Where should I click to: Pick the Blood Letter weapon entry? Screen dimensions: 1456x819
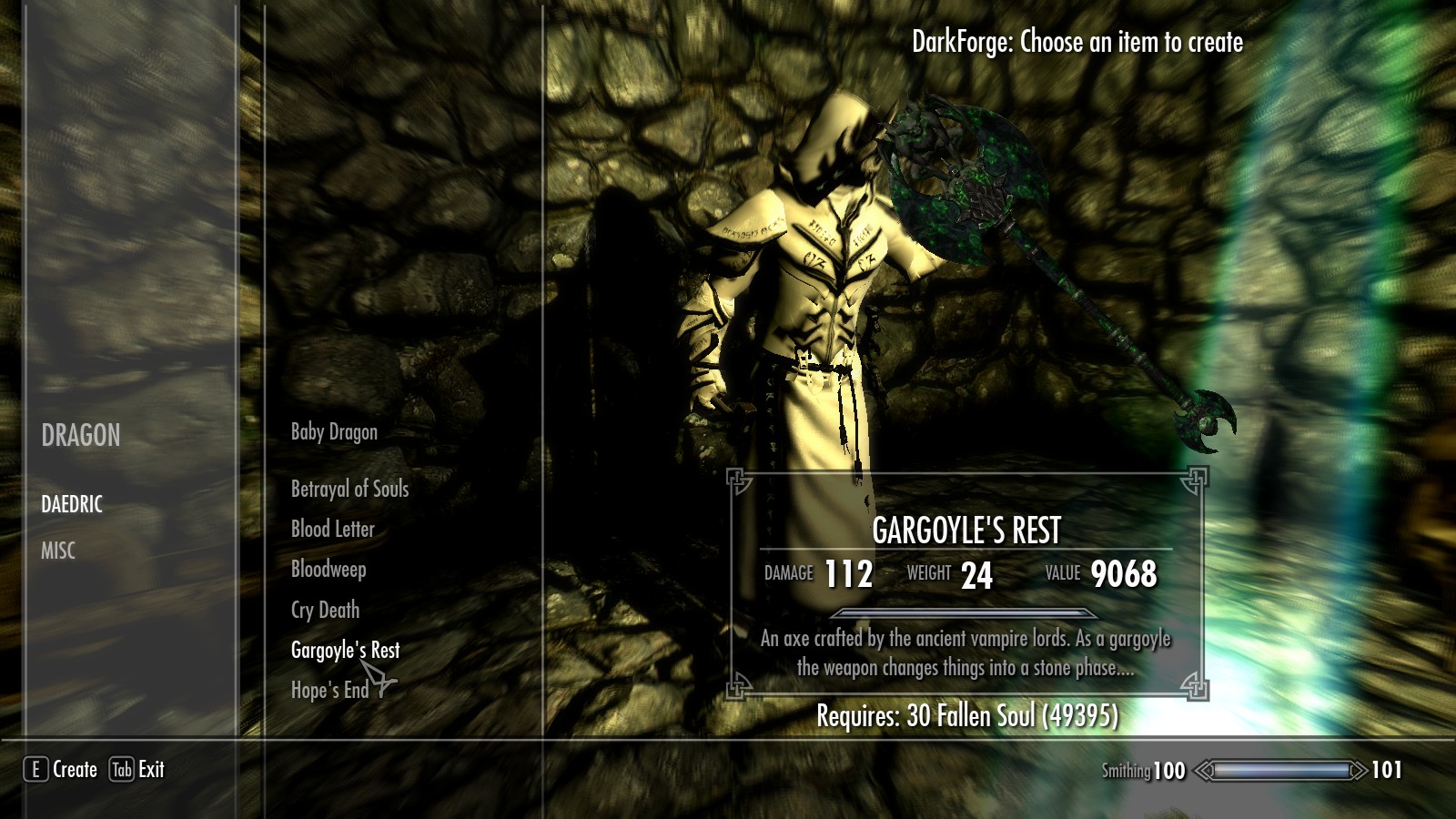332,530
